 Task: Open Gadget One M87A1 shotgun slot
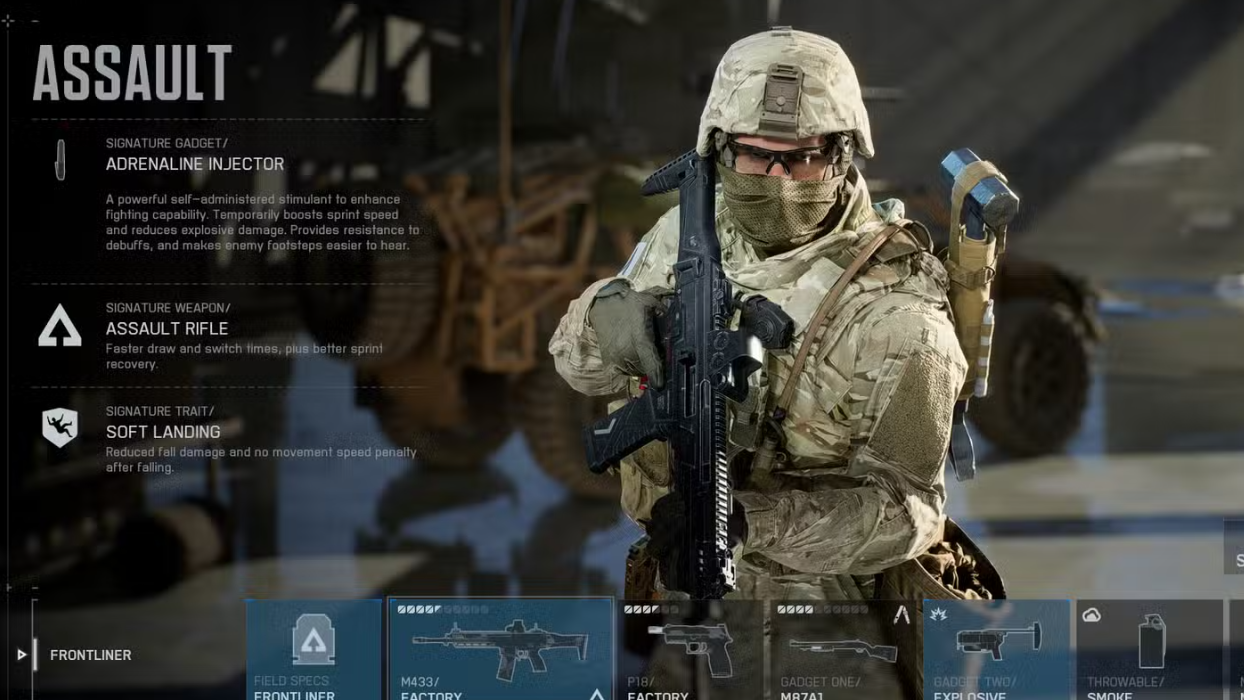(x=843, y=649)
